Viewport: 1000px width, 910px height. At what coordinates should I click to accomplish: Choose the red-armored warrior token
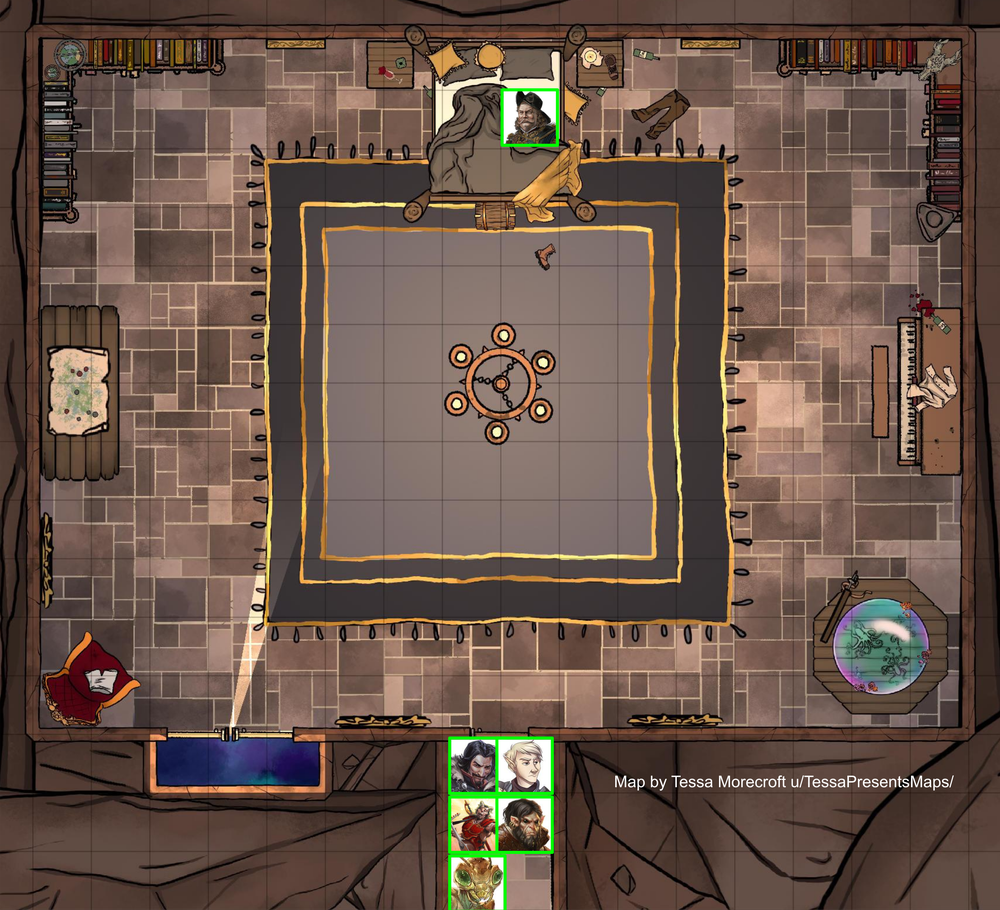473,824
